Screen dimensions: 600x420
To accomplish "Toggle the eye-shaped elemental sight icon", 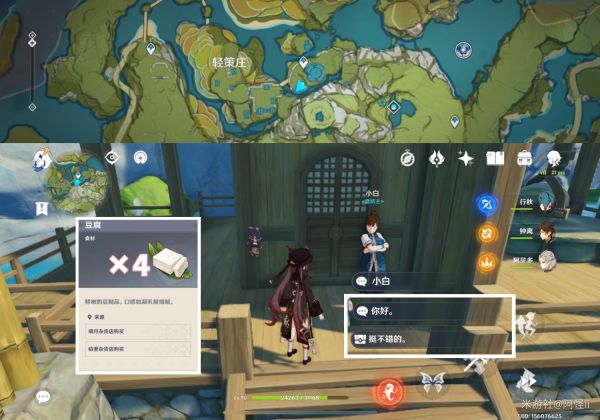I will pyautogui.click(x=113, y=157).
